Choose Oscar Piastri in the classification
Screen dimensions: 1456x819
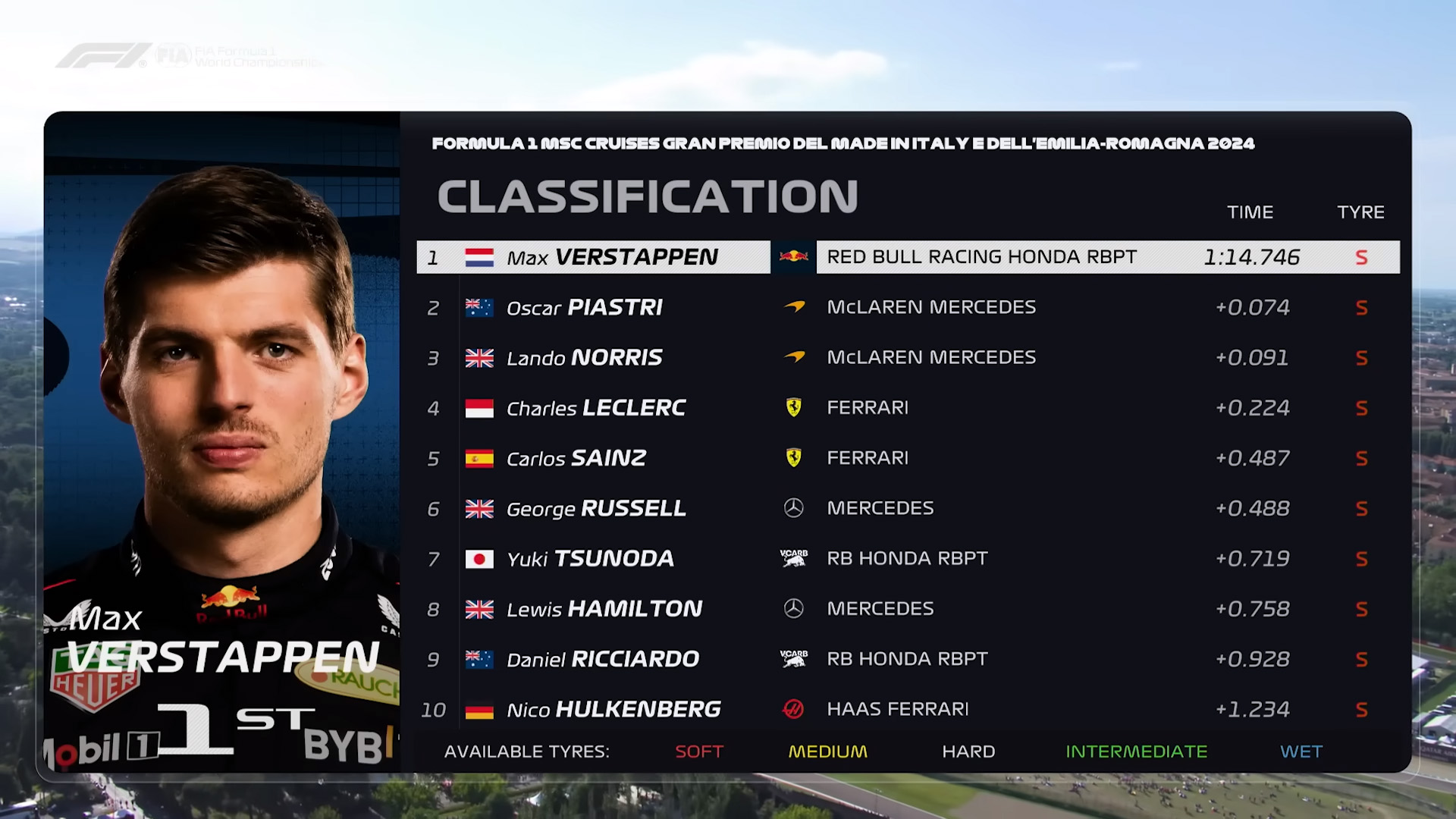coord(585,307)
